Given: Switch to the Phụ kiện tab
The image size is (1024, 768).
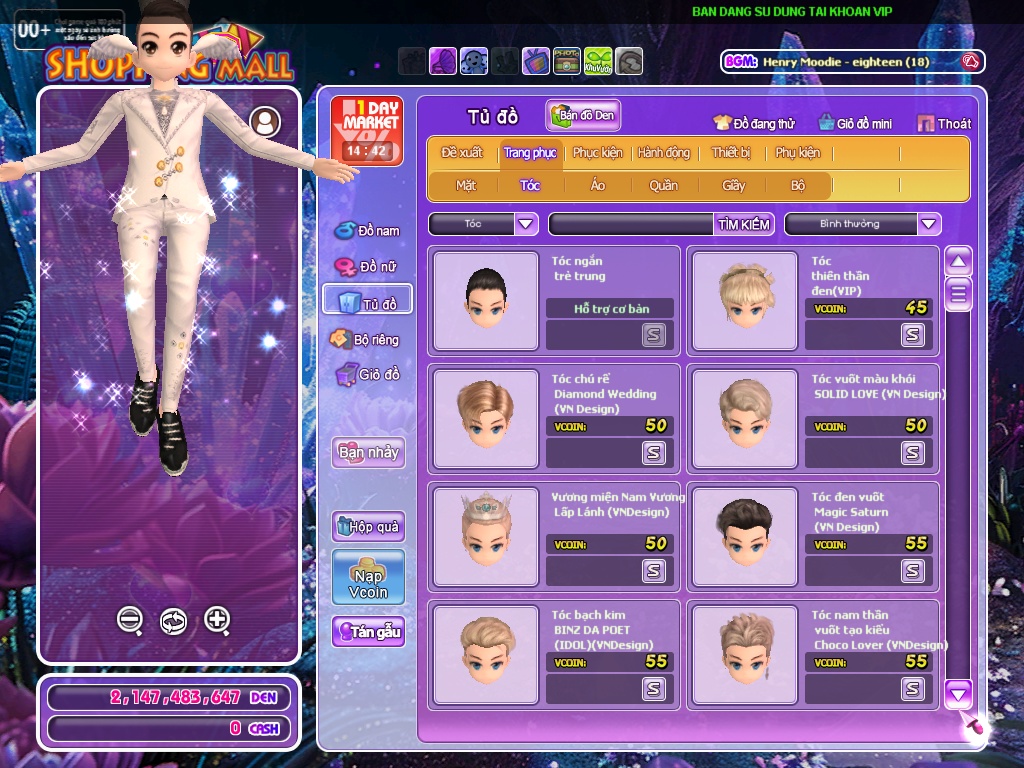Looking at the screenshot, I should coord(797,153).
